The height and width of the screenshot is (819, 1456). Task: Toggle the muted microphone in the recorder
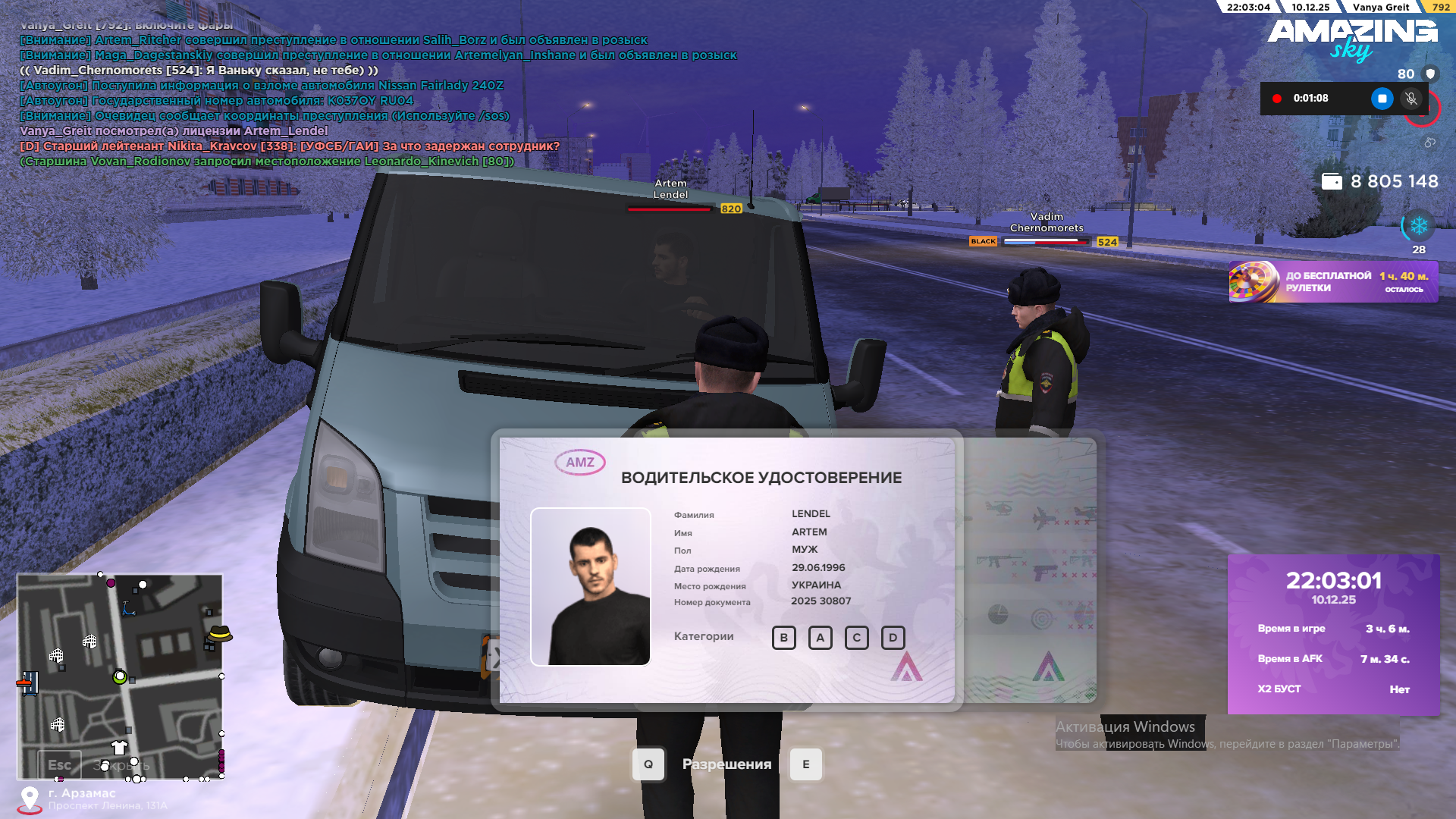click(x=1411, y=99)
